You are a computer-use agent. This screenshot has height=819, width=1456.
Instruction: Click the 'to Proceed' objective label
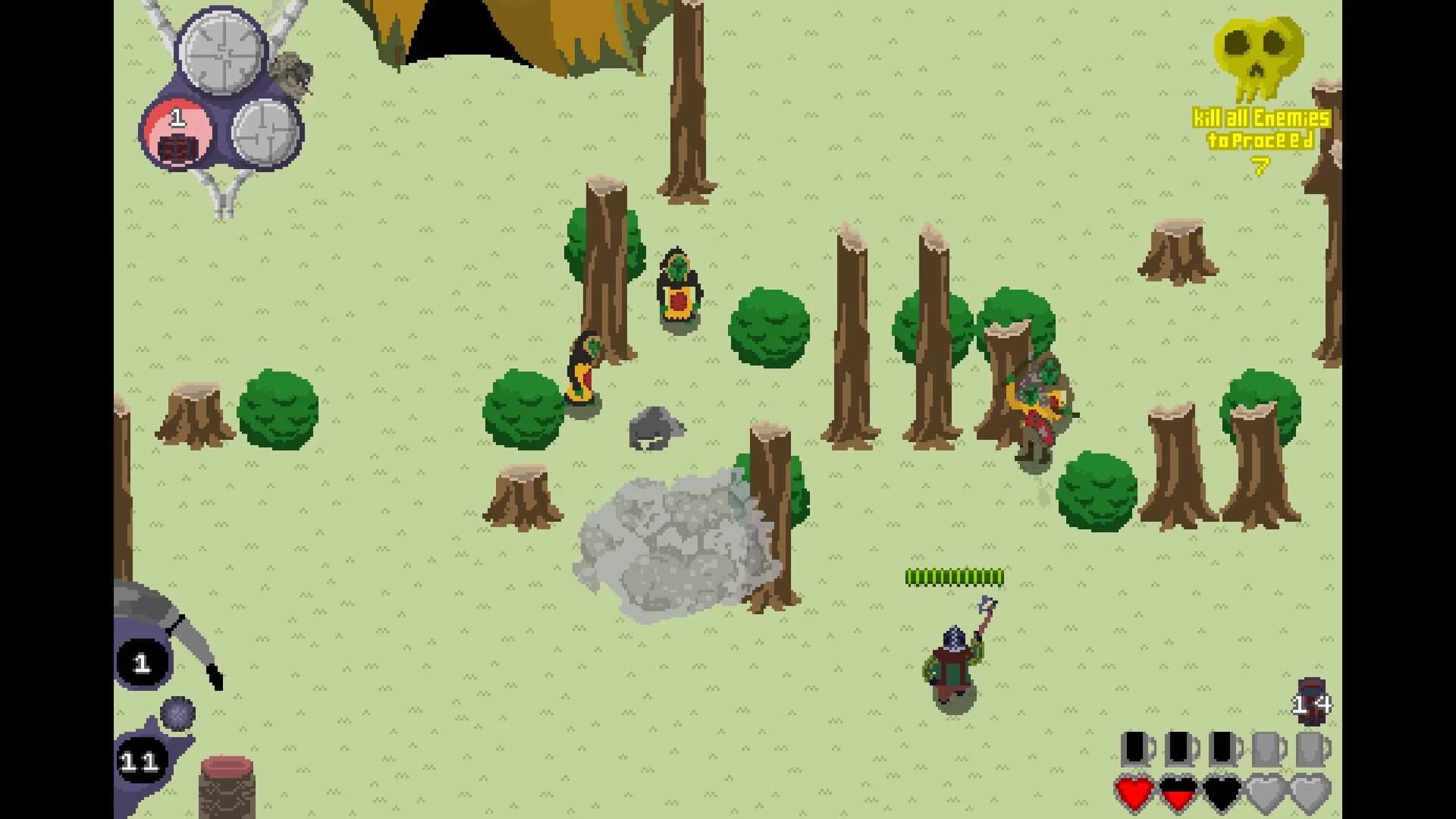click(1259, 139)
